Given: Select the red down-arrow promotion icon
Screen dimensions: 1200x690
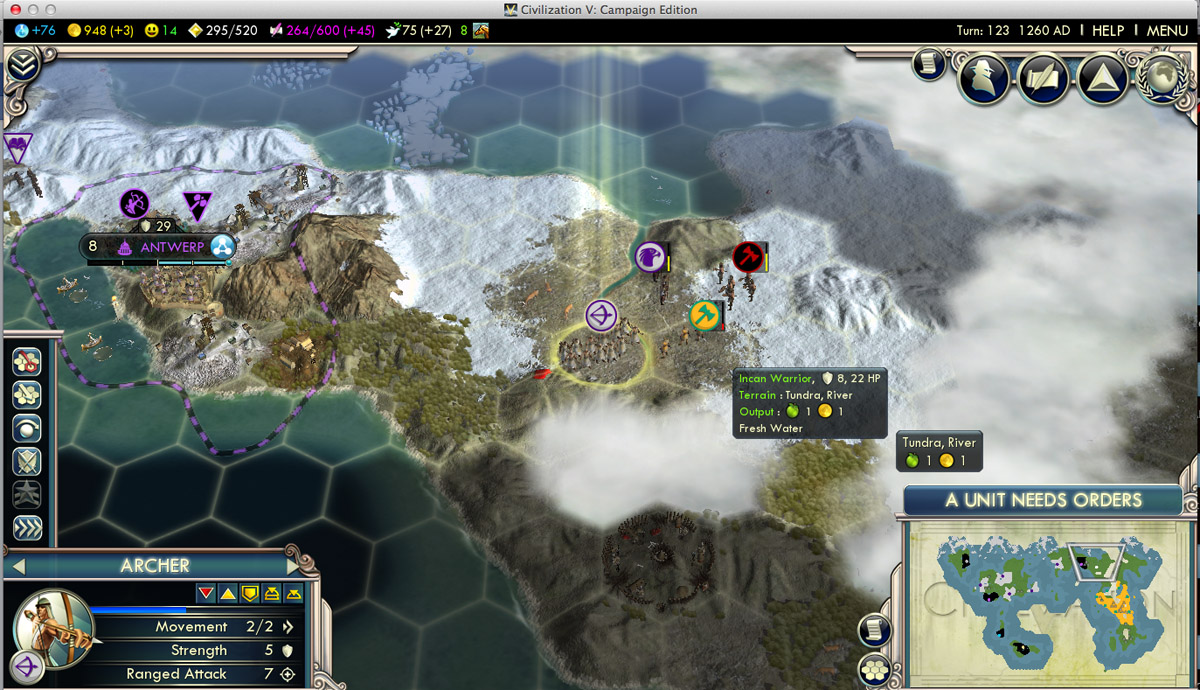Looking at the screenshot, I should point(206,594).
